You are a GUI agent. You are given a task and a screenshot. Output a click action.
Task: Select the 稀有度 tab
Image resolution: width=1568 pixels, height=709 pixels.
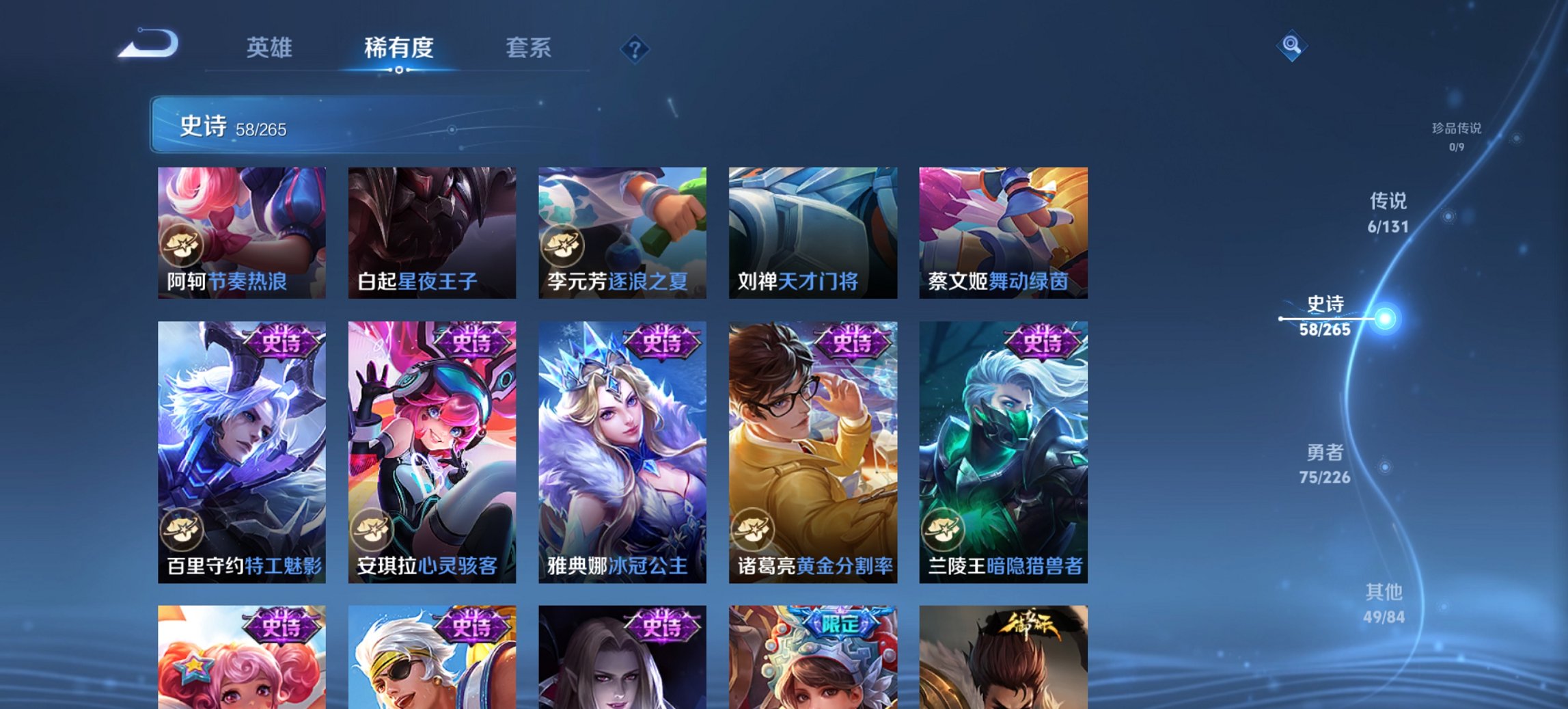(399, 48)
